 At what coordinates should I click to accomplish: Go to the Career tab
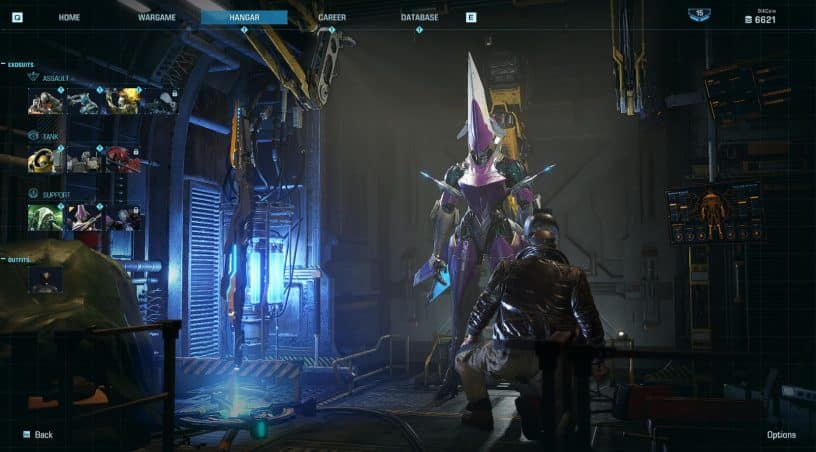(x=332, y=17)
